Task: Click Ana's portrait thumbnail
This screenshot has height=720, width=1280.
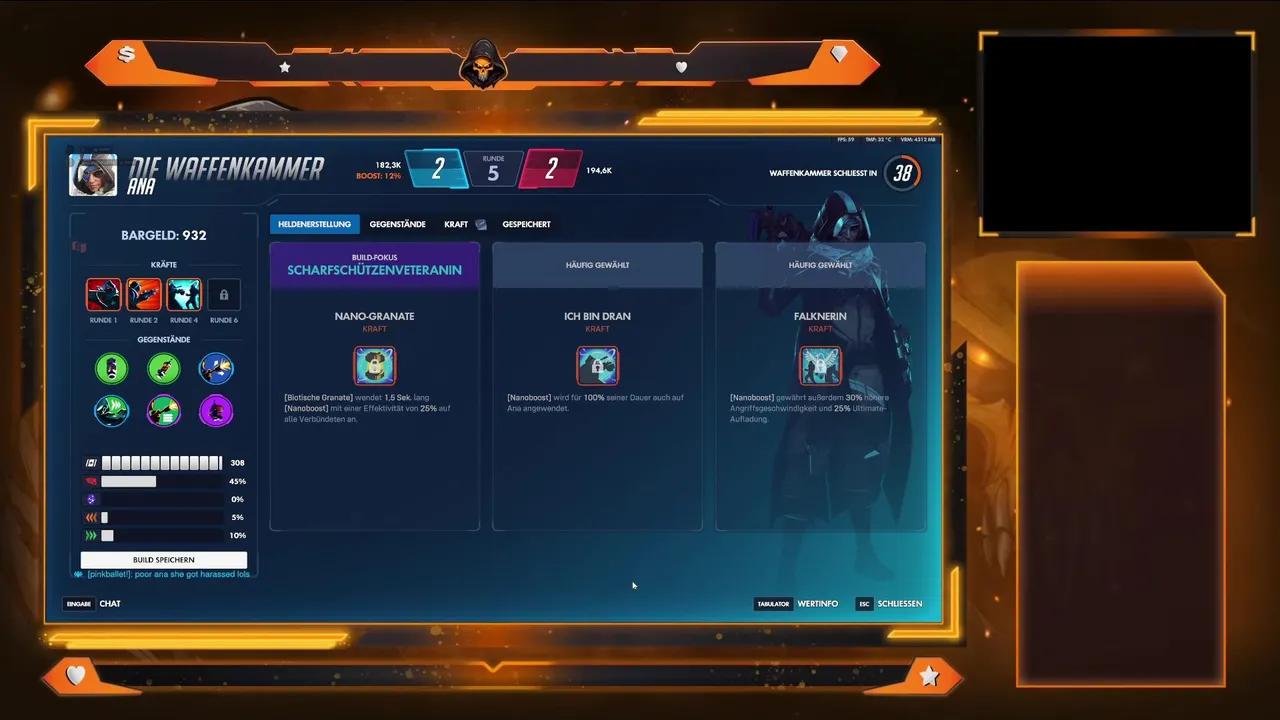Action: point(92,173)
